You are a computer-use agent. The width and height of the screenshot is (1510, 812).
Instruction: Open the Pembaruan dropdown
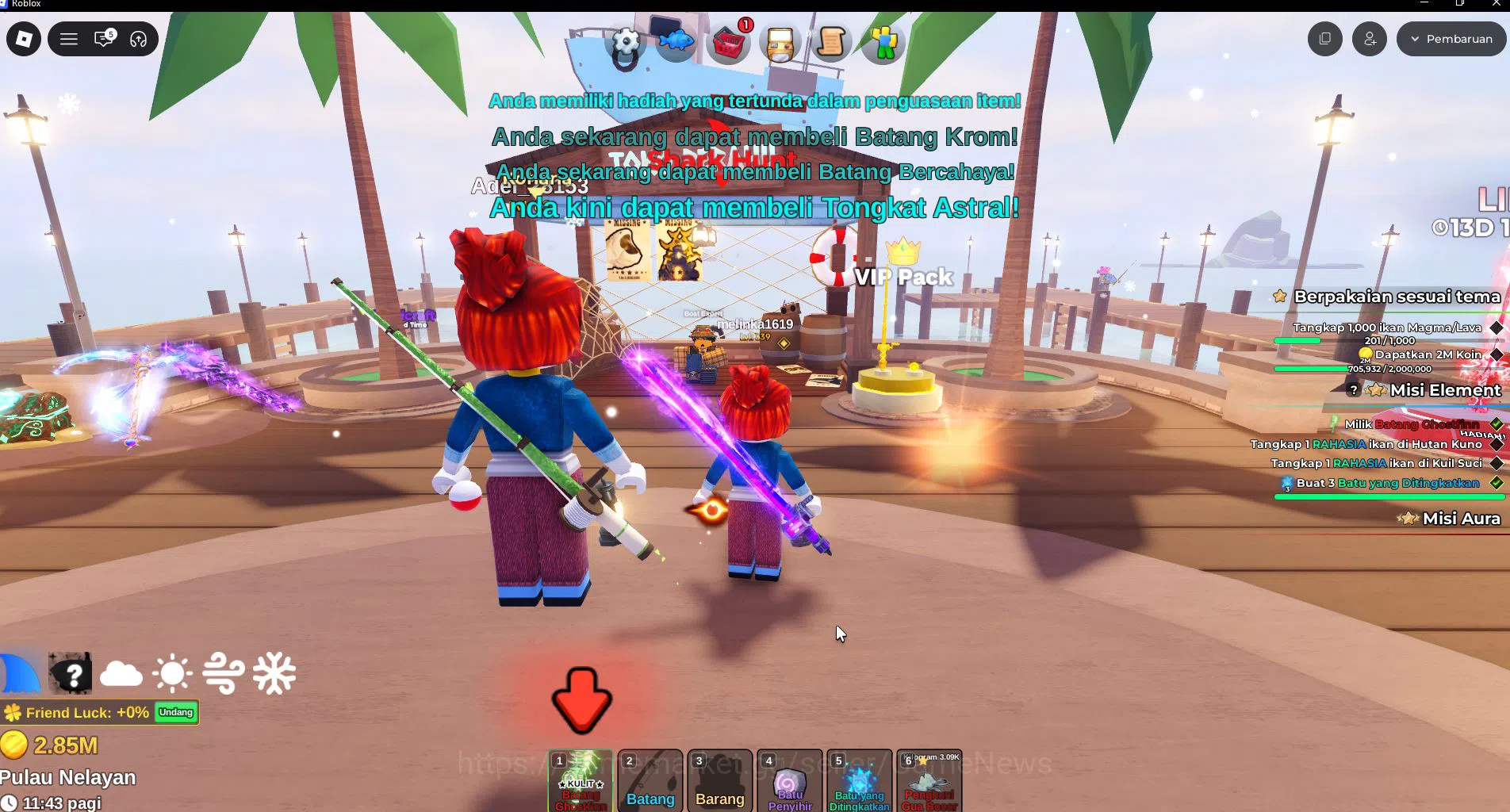click(x=1451, y=39)
